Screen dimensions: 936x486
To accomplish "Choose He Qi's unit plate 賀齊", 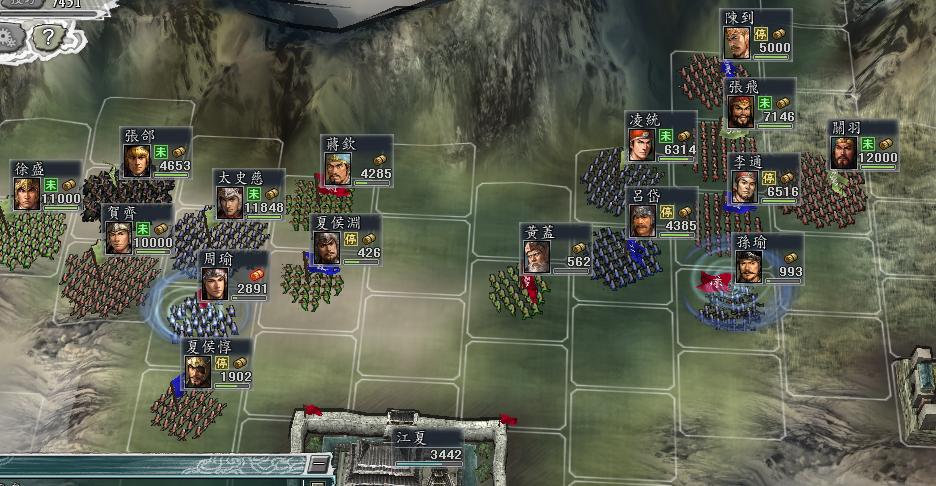I will [139, 230].
